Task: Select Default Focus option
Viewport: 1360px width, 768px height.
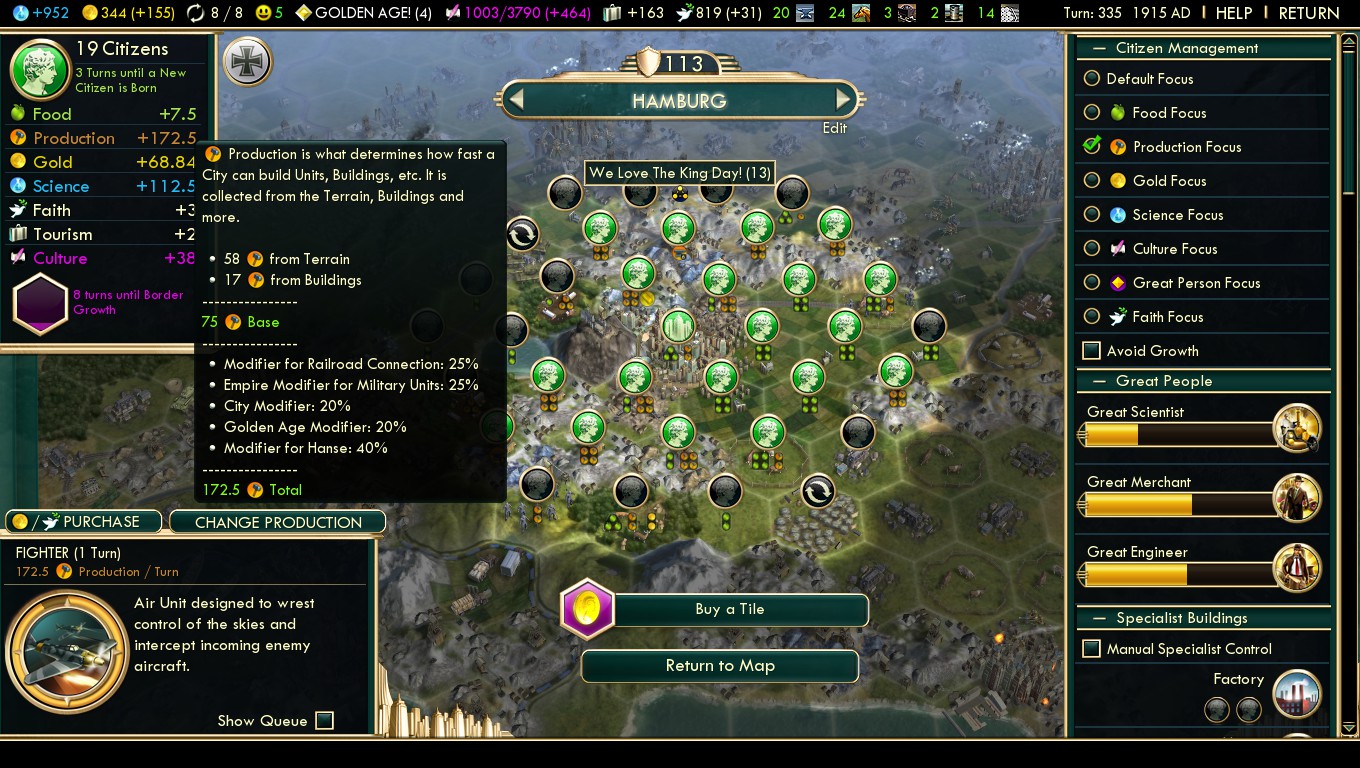Action: 1092,79
